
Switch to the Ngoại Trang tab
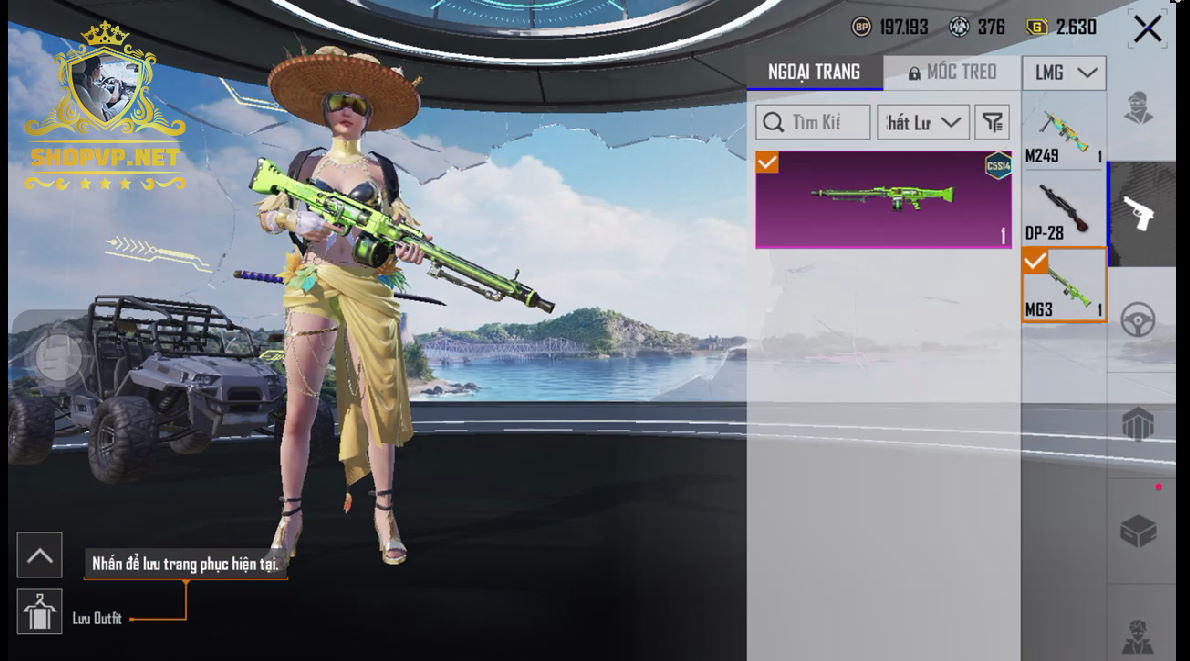tap(814, 72)
